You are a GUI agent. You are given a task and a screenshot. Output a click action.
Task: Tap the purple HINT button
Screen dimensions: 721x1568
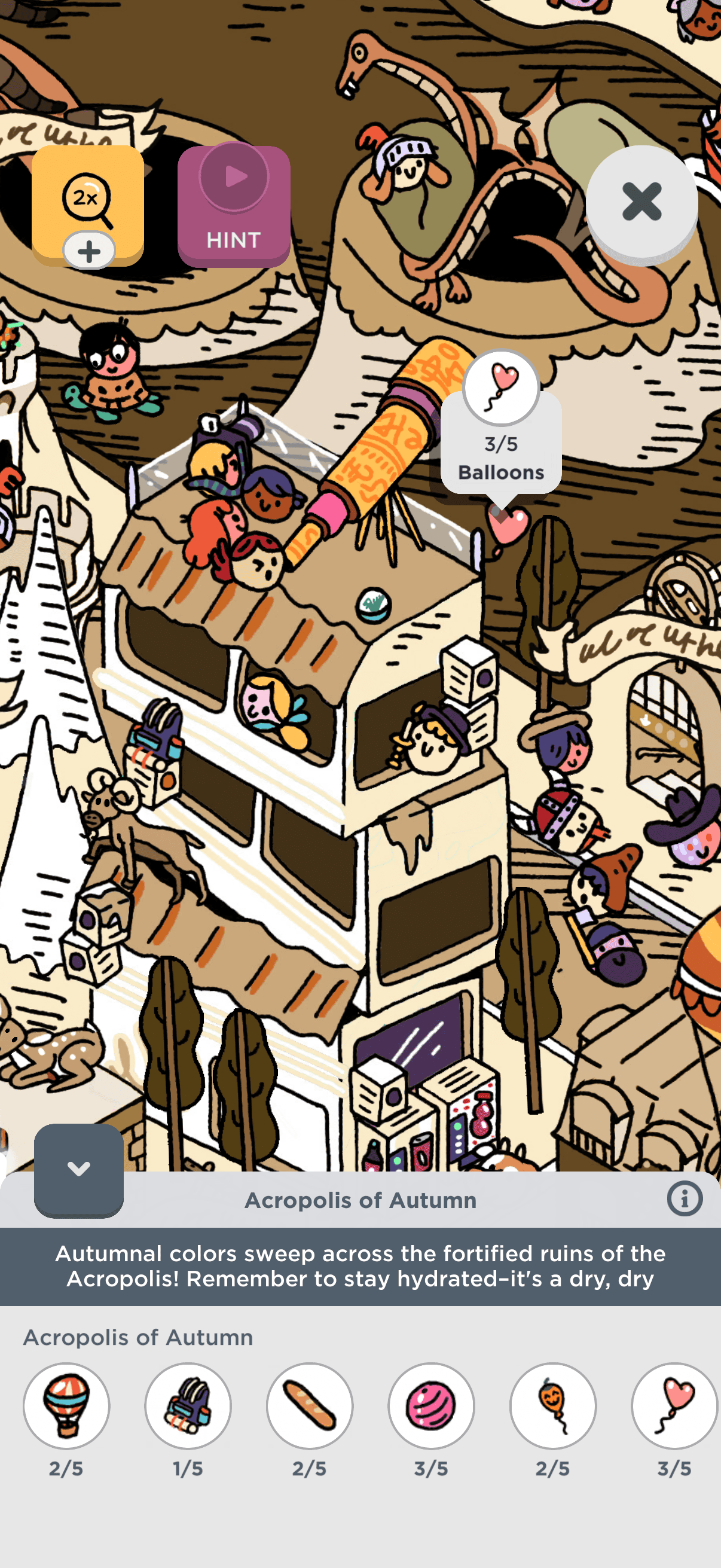(234, 206)
